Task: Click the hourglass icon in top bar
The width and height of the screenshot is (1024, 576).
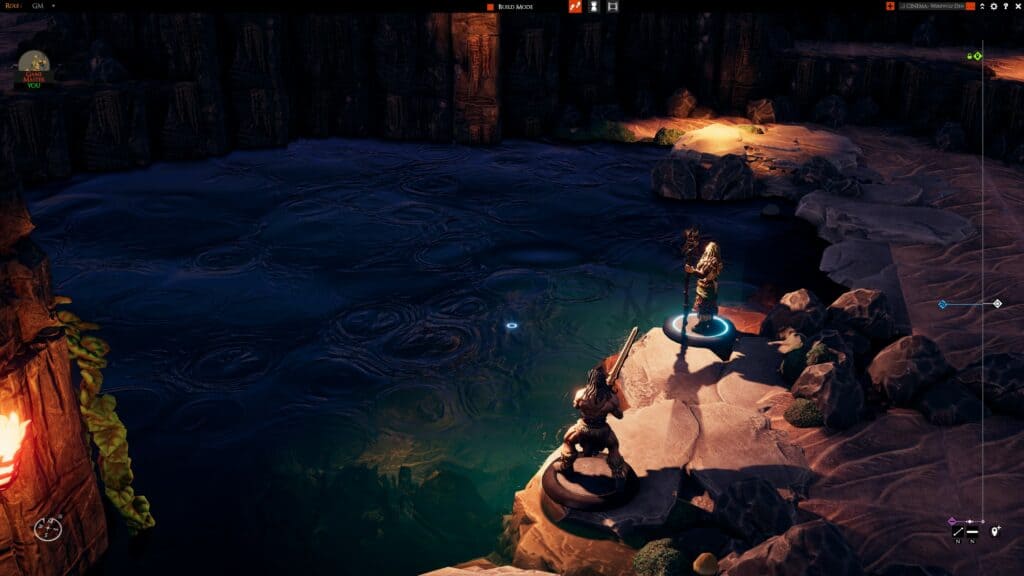Action: point(594,7)
